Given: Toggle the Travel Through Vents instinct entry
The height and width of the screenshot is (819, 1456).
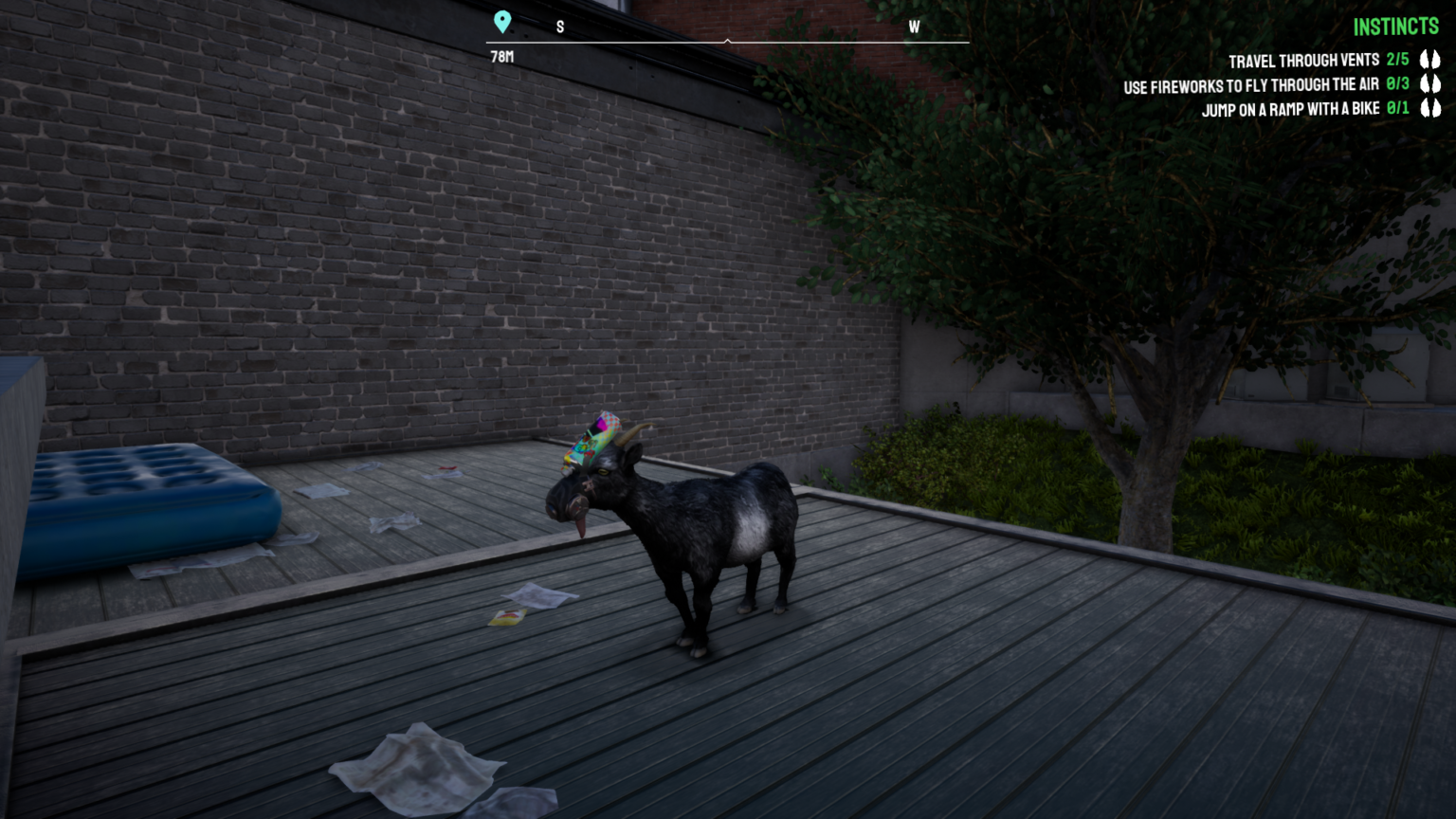Looking at the screenshot, I should (x=1303, y=60).
